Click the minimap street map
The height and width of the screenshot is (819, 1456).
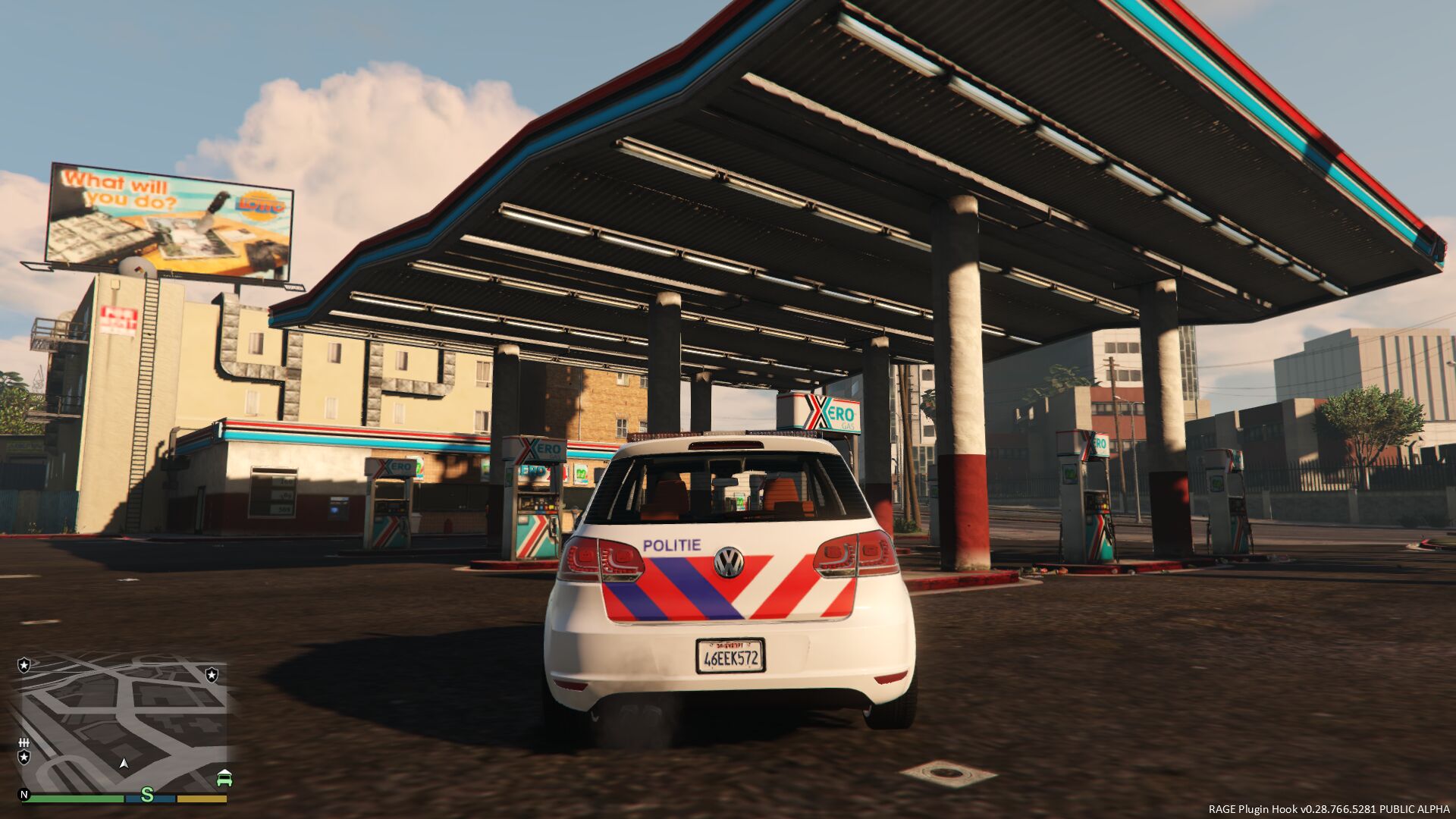coord(121,720)
